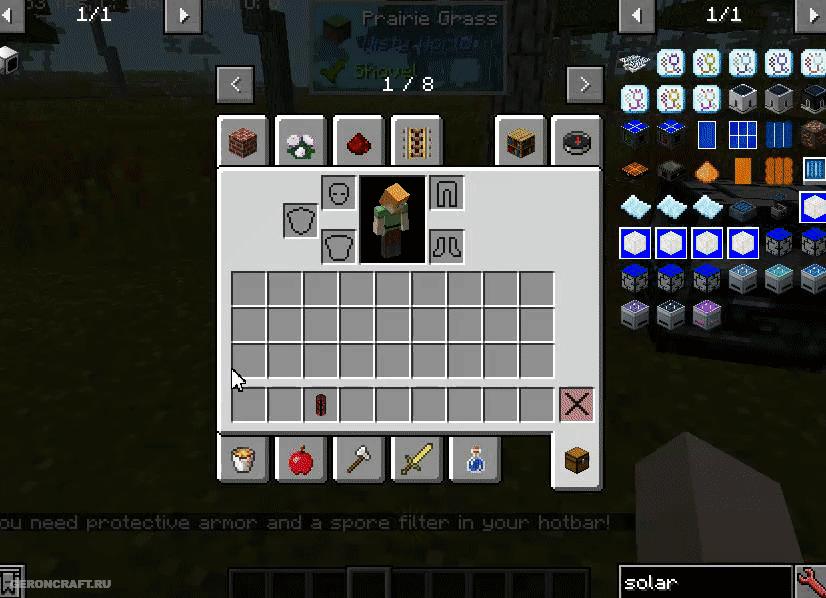Switch to the bookshelf search tab
Screen dimensions: 826x598
[520, 144]
